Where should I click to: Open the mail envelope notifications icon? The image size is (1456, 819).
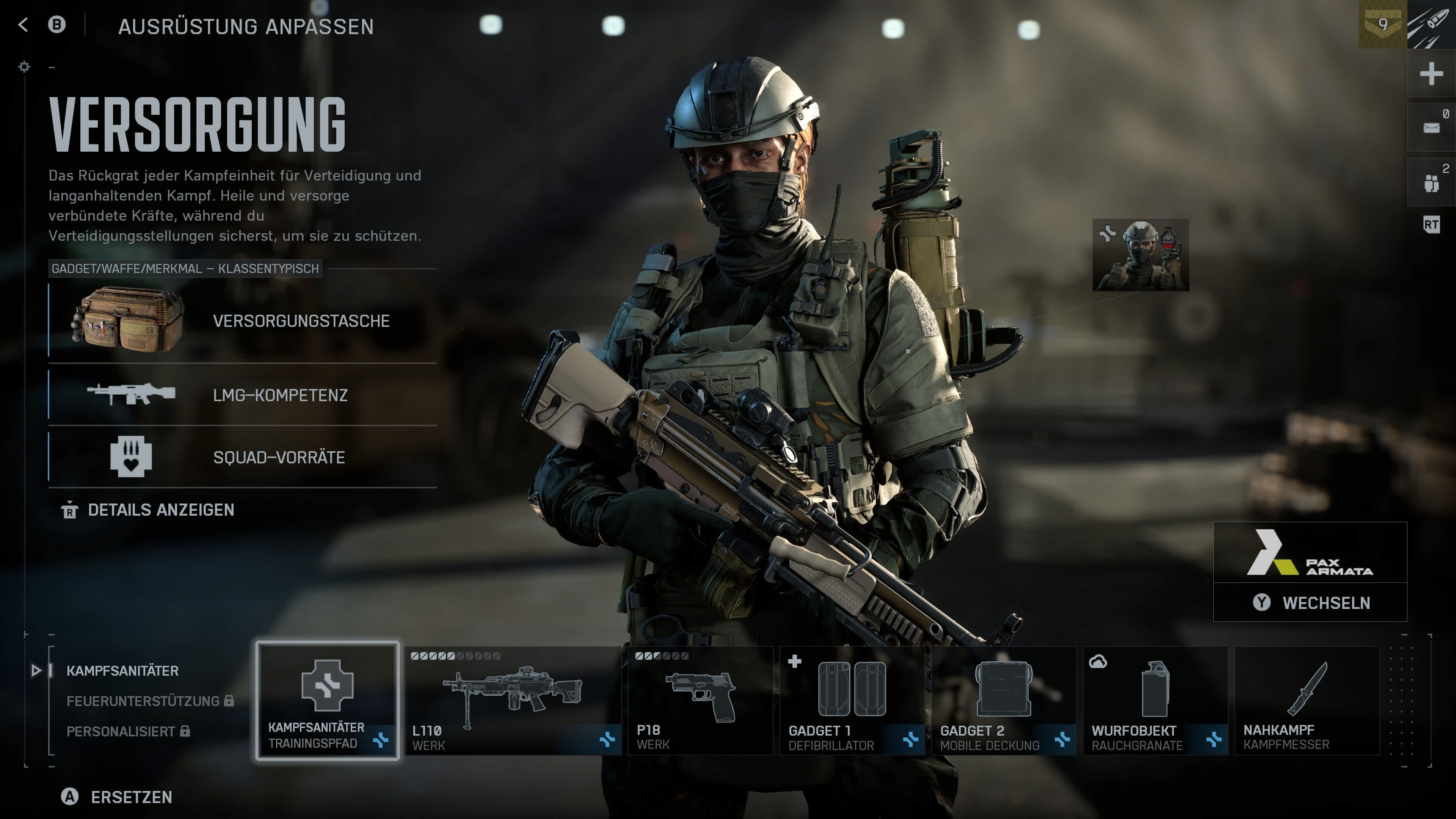tap(1431, 128)
